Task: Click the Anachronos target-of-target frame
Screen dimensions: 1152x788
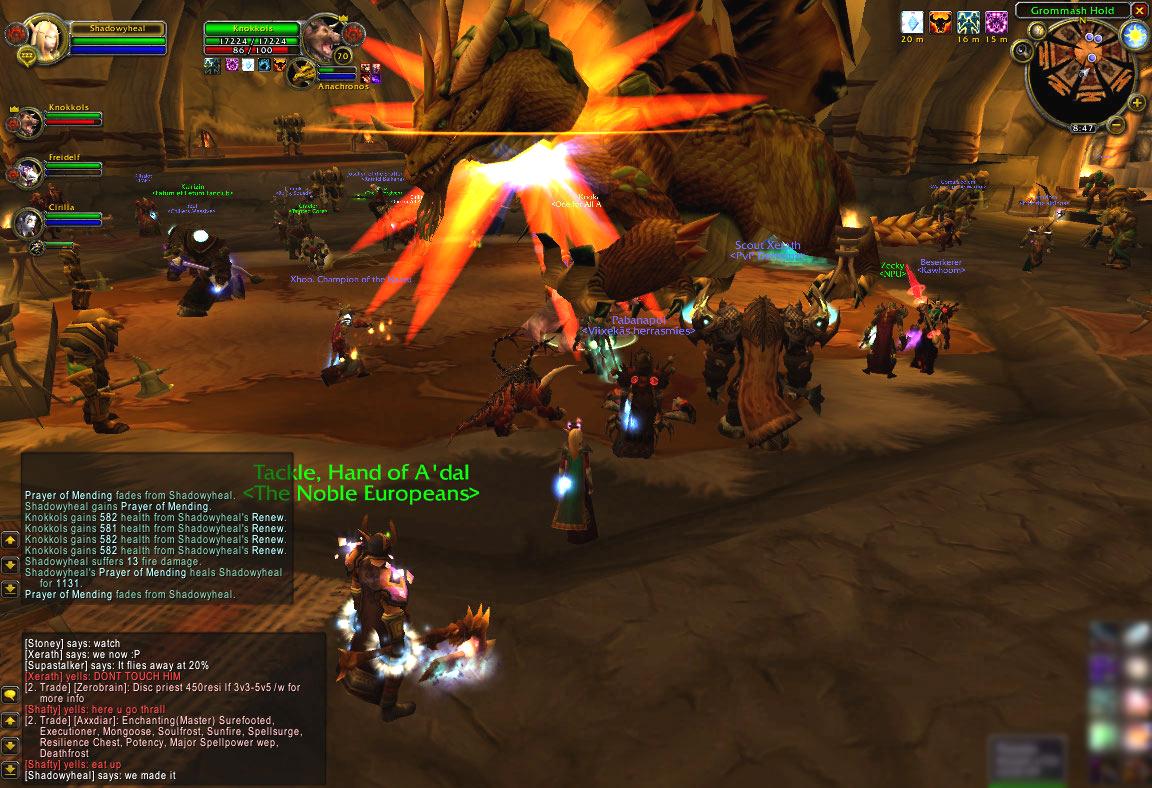Action: pos(304,72)
